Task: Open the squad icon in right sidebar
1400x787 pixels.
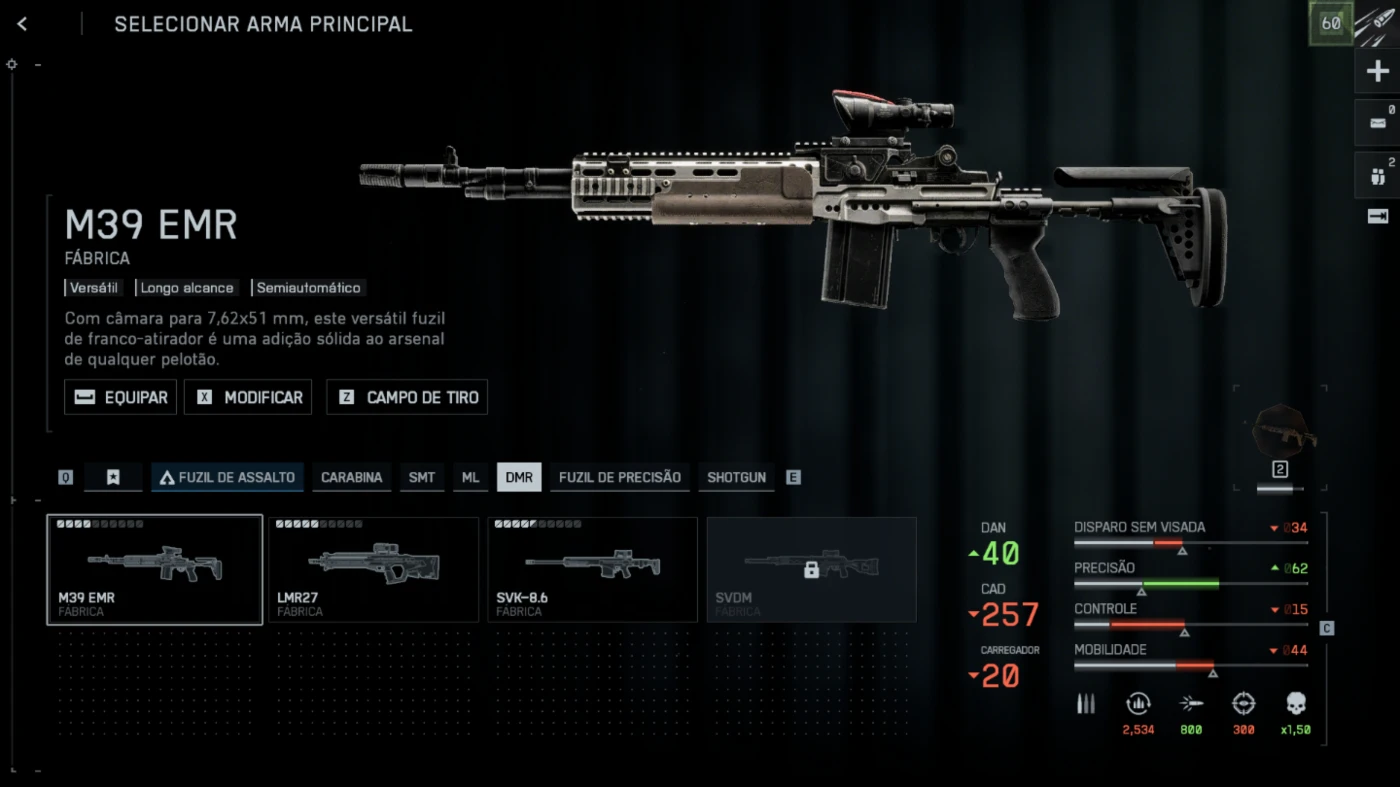Action: tap(1377, 176)
